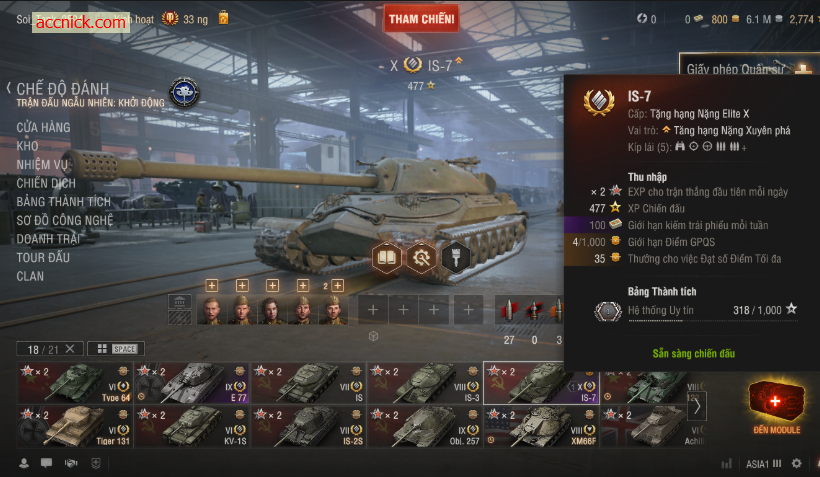The width and height of the screenshot is (820, 477).
Task: Open the CHIẾN DỊCH campaigns menu
Action: pos(46,184)
